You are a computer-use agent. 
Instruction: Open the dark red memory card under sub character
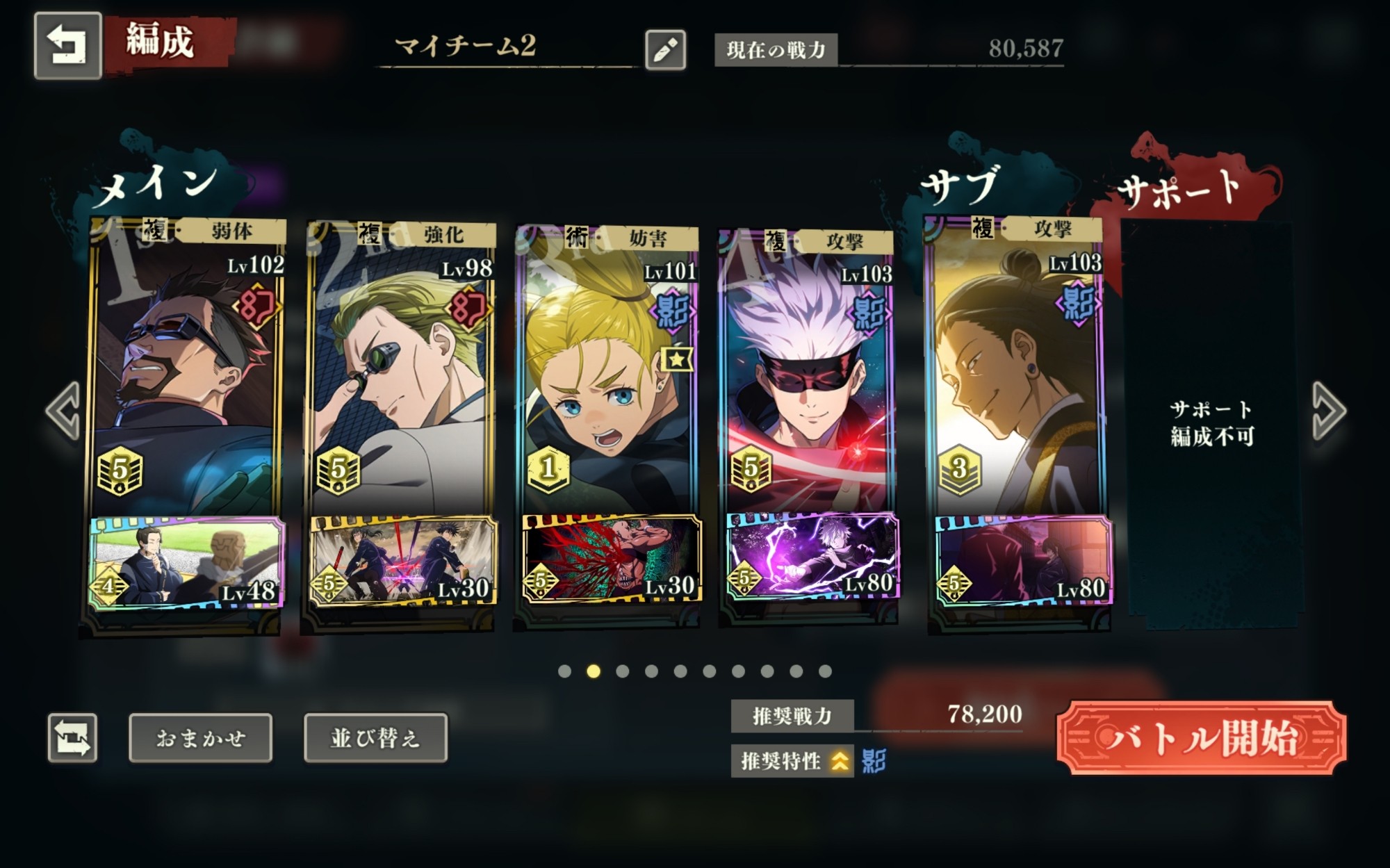point(1021,559)
